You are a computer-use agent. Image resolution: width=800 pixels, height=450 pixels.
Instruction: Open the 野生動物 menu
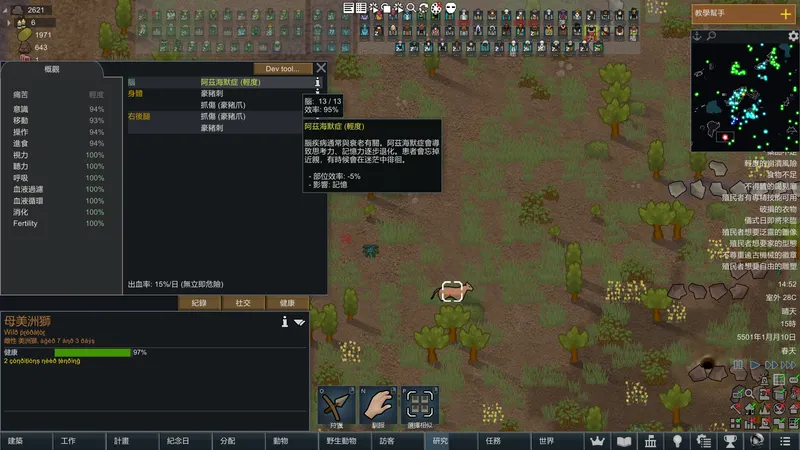[333, 441]
